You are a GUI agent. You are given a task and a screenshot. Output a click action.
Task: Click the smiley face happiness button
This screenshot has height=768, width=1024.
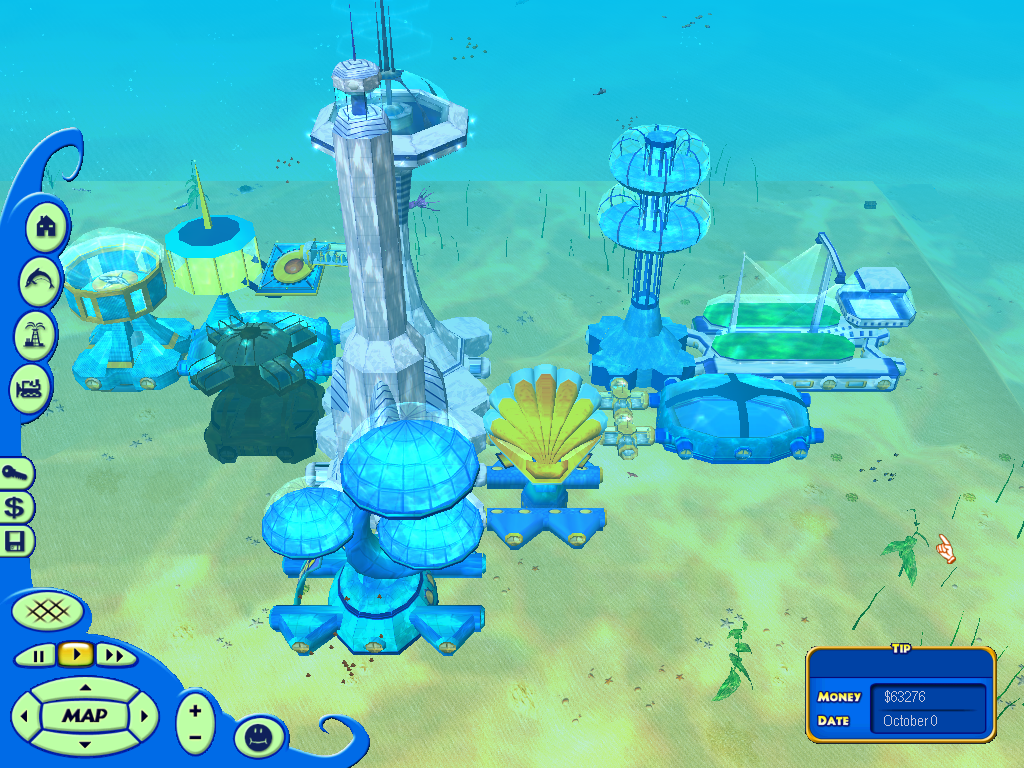(x=259, y=738)
